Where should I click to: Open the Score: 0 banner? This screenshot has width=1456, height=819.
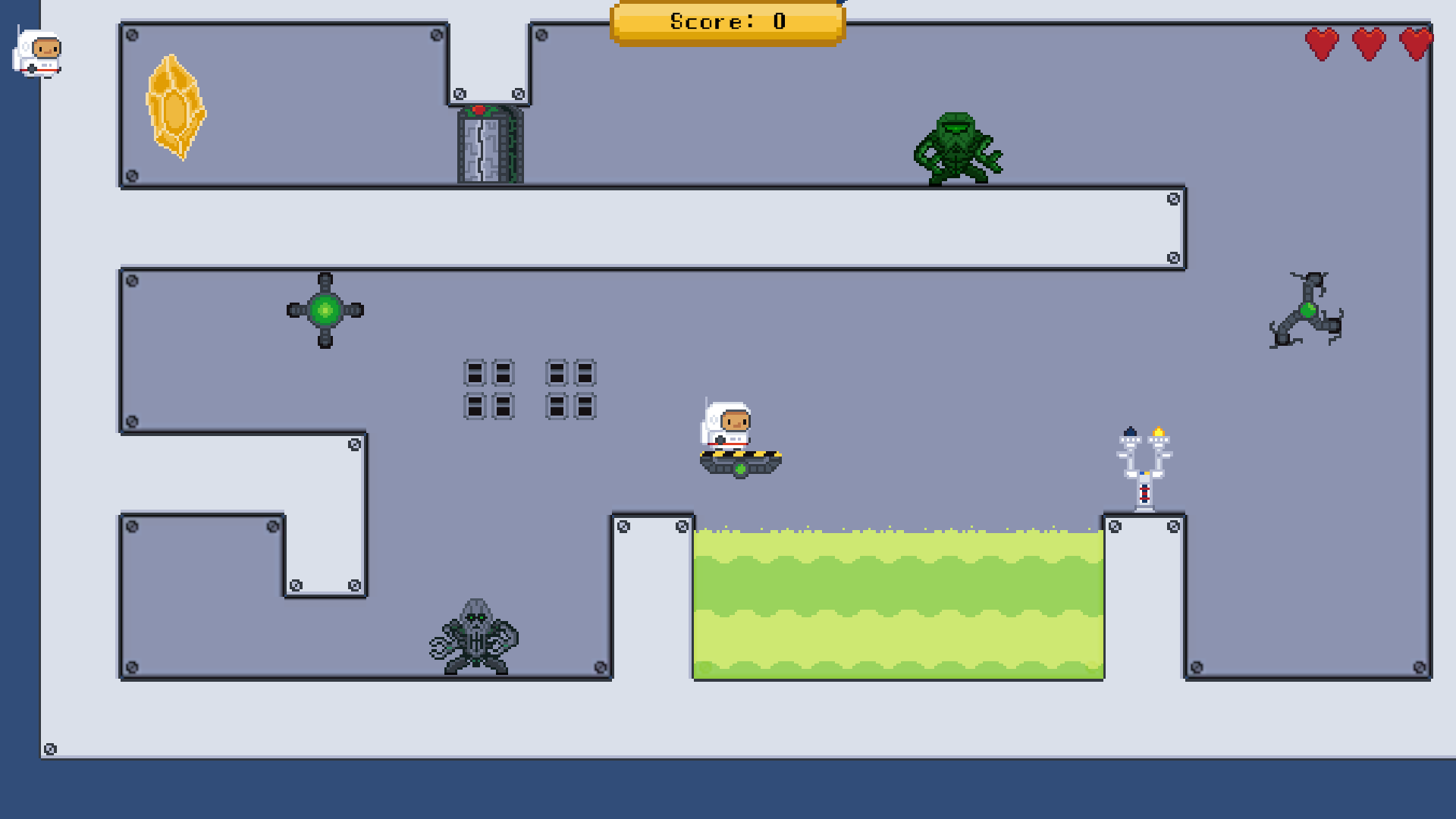click(x=726, y=21)
